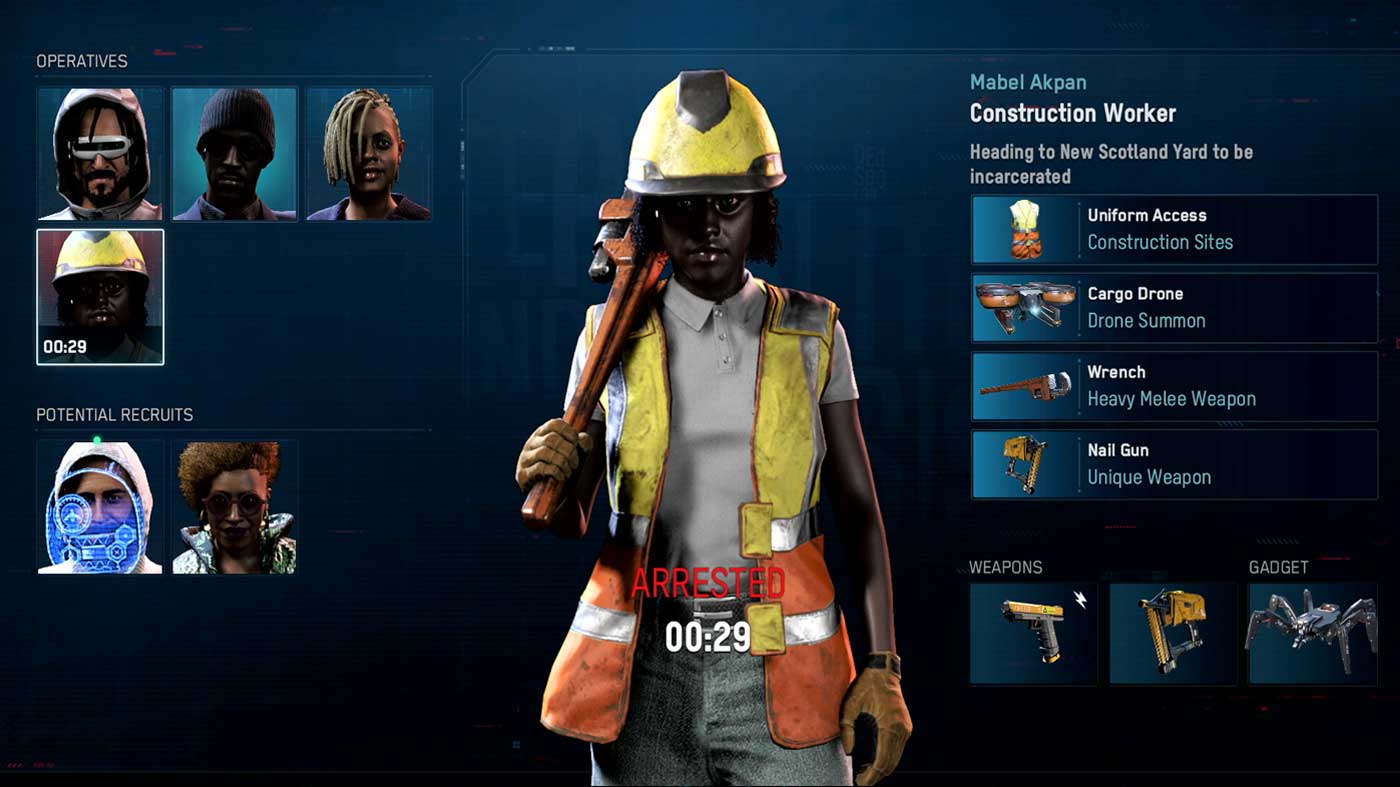View the recruit with blue holographic mask
Screen dimensions: 1400x787
point(100,508)
